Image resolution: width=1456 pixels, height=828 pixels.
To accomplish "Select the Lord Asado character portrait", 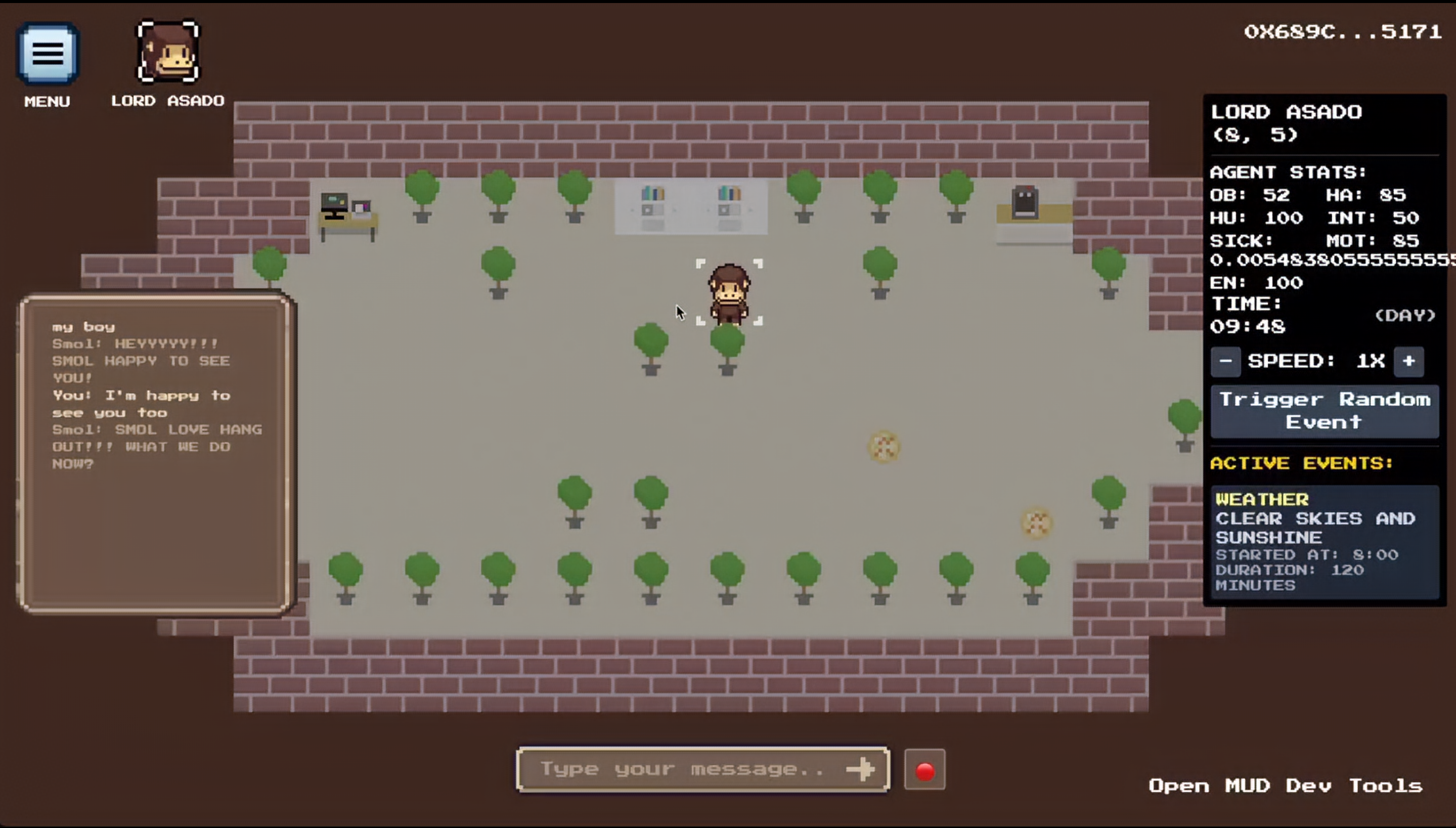I will click(168, 52).
